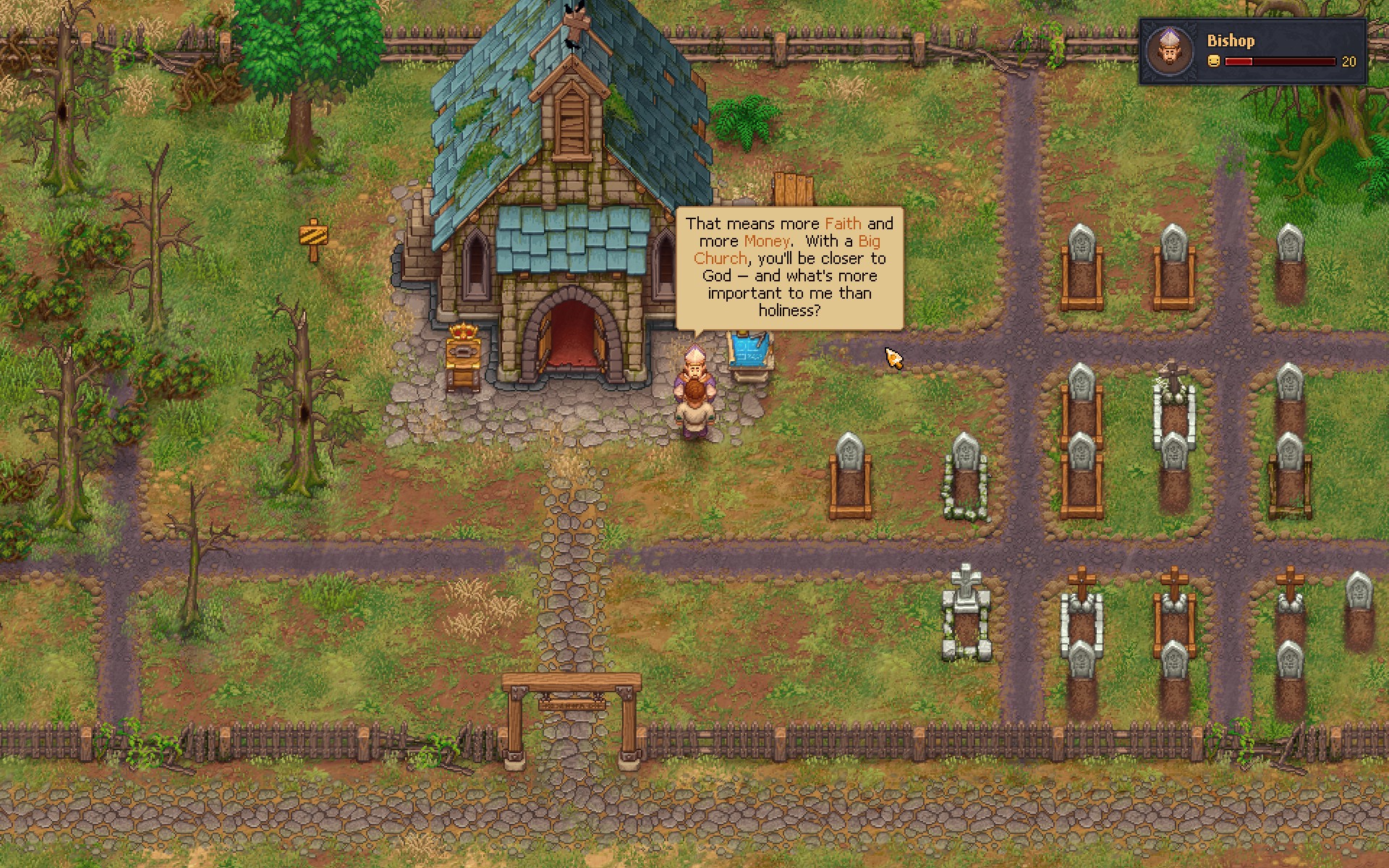The height and width of the screenshot is (868, 1389).
Task: Click the friendship value showing 20
Action: [1347, 61]
